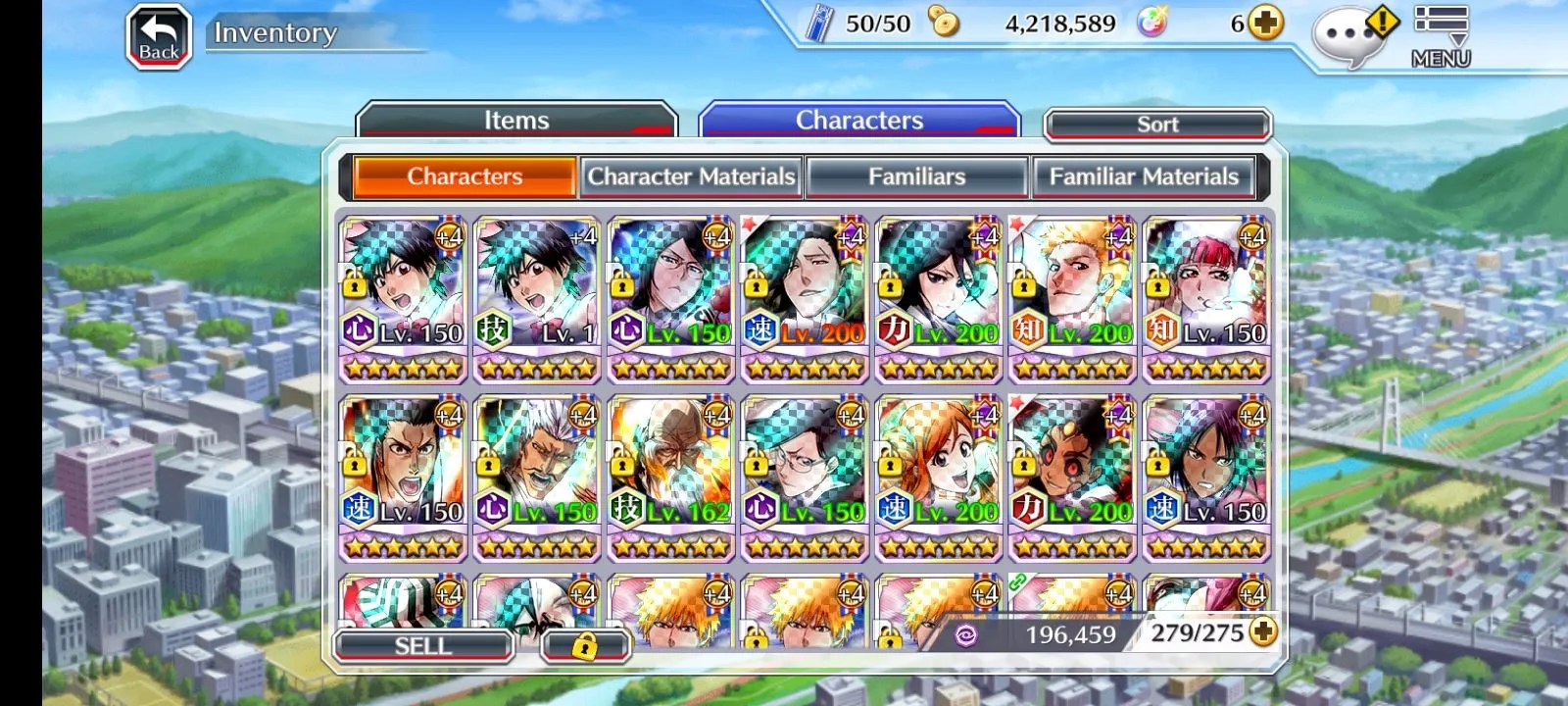Toggle the padlock lock button beside SELL
The height and width of the screenshot is (706, 1568).
tap(584, 646)
